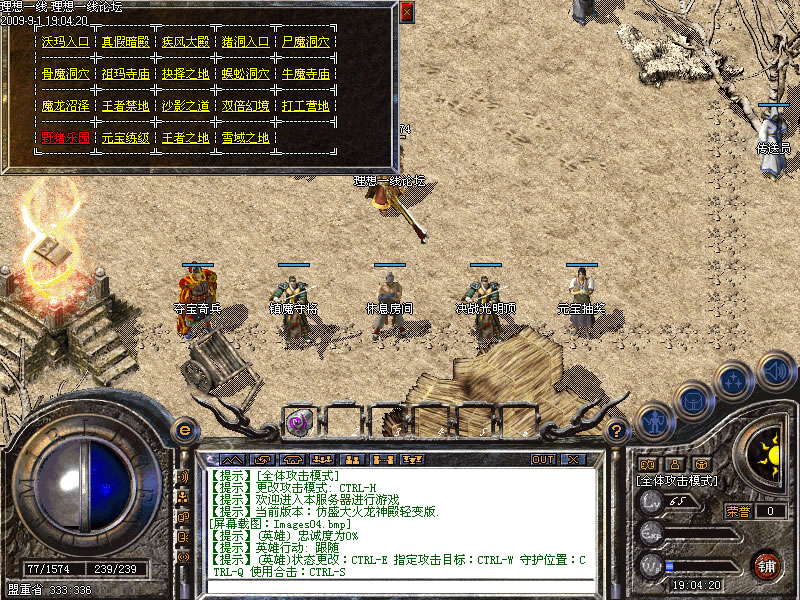Select the 沃玛入口 teleport link

pos(66,42)
